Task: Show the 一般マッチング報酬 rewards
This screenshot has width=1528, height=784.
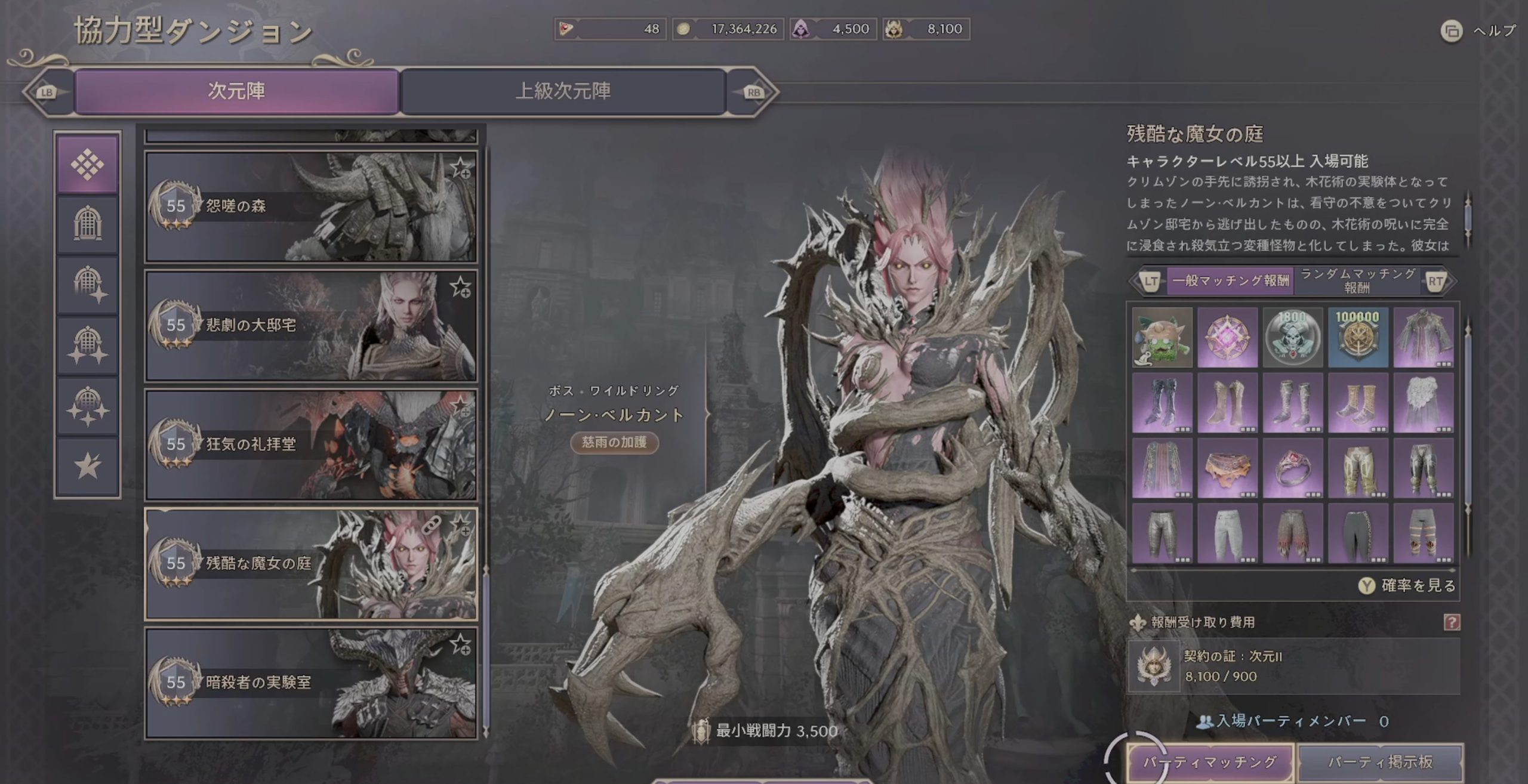Action: coord(1230,280)
